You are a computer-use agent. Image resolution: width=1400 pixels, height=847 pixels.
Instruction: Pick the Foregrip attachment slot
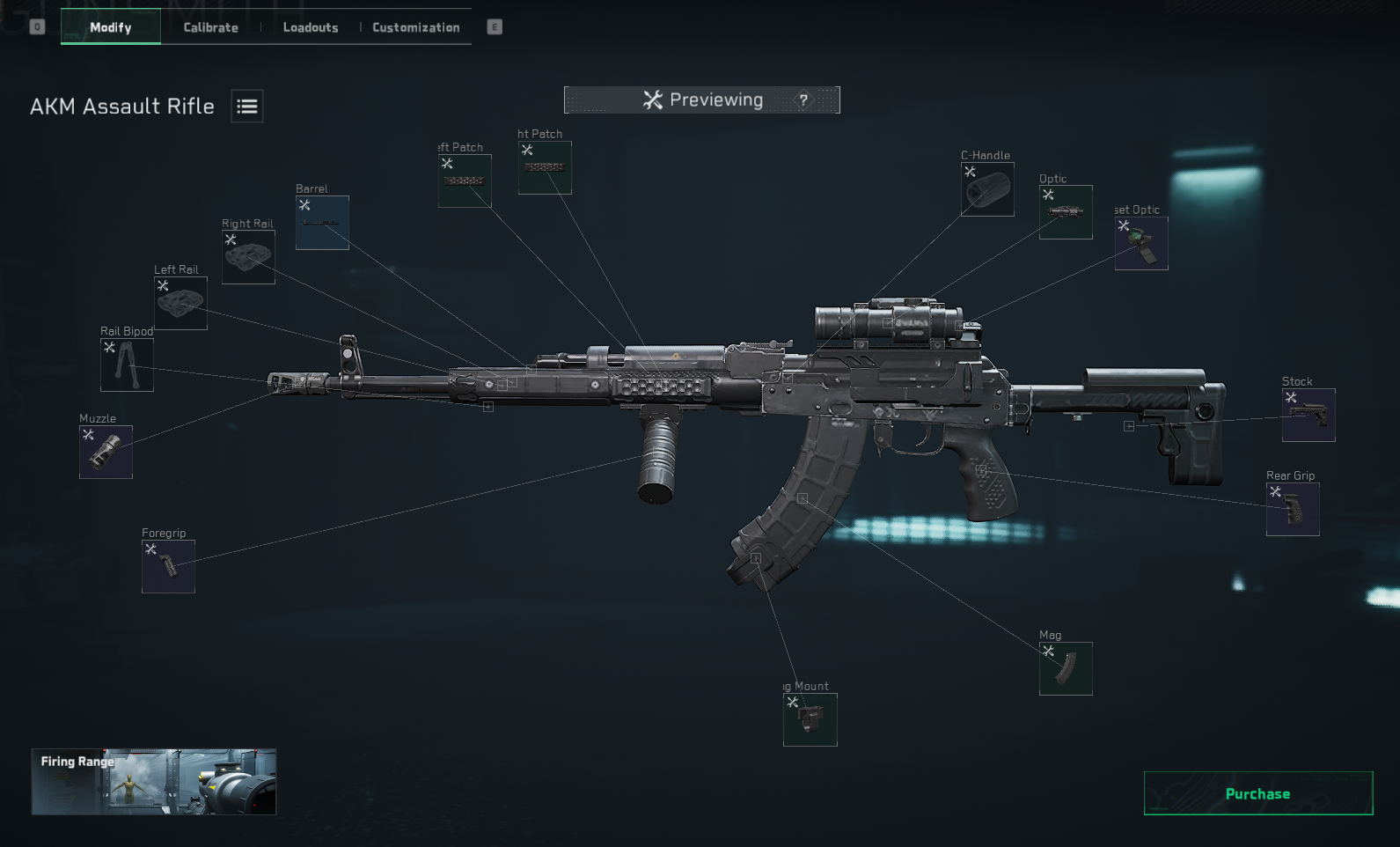click(x=168, y=566)
